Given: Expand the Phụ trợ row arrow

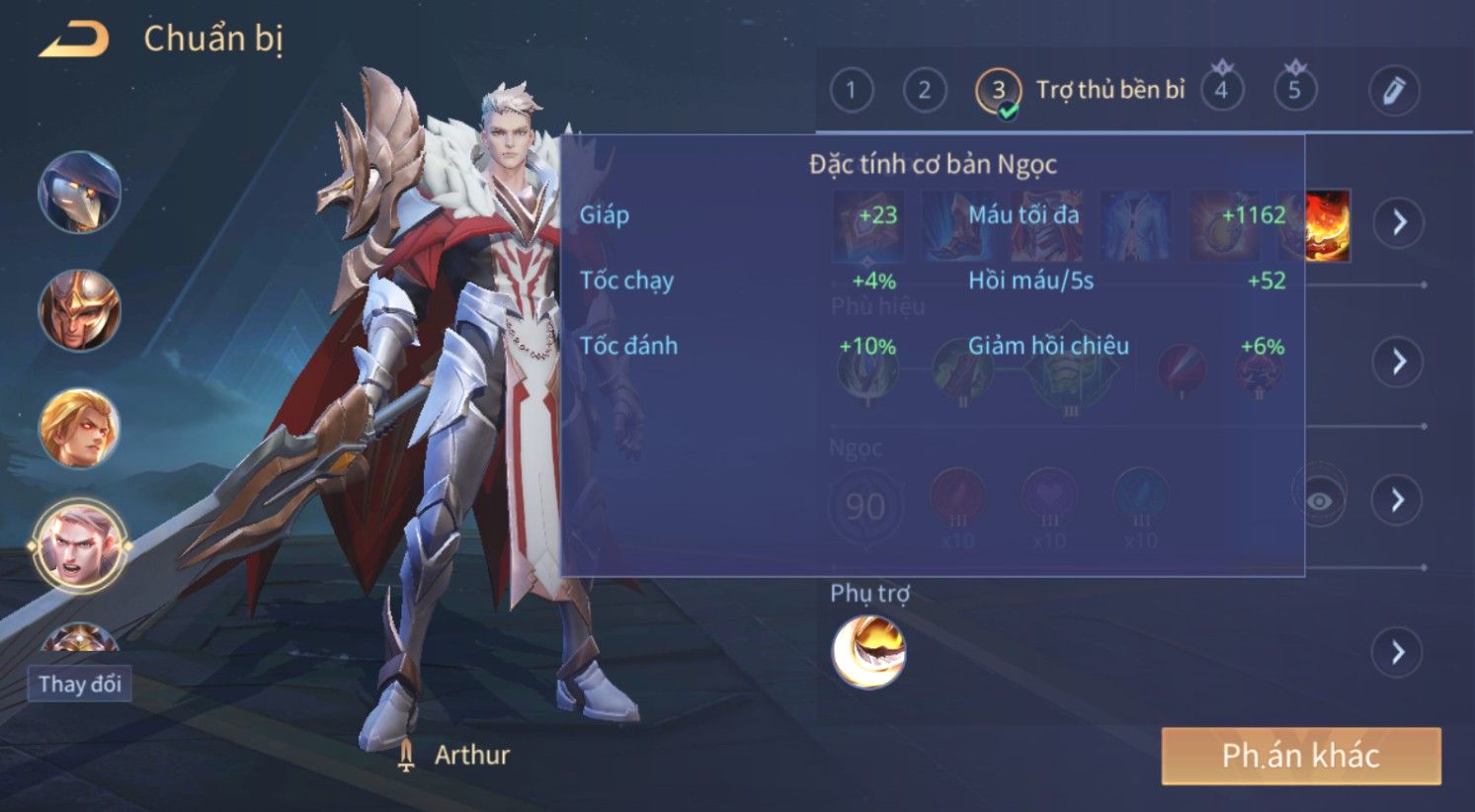Looking at the screenshot, I should click(1398, 652).
